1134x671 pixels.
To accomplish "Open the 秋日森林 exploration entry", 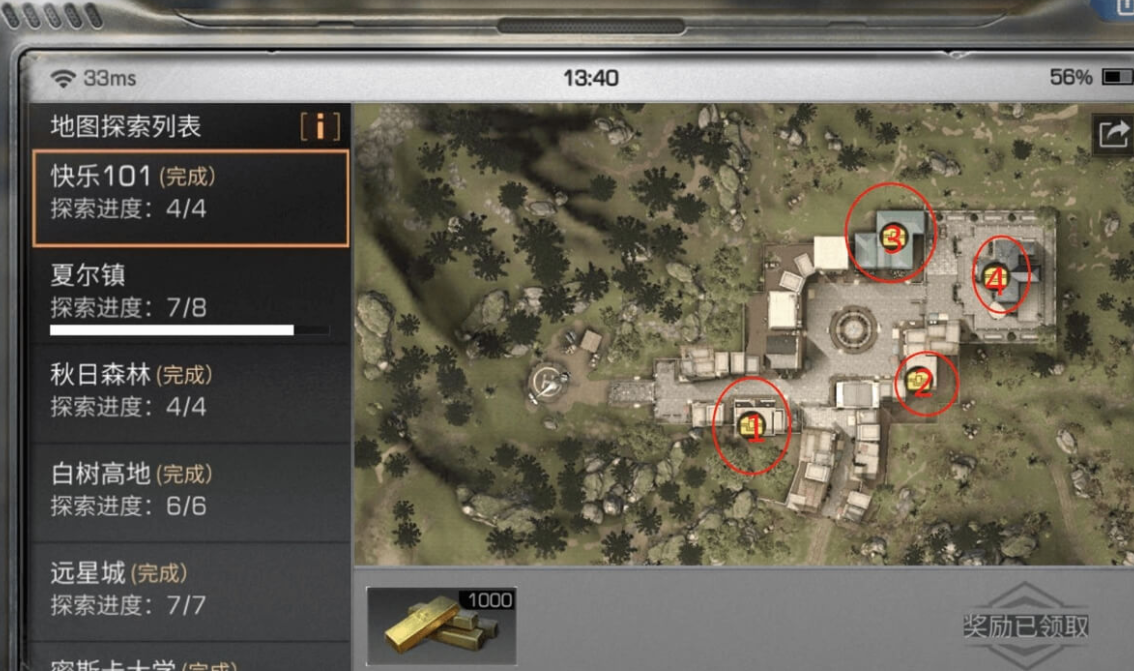I will click(x=190, y=392).
